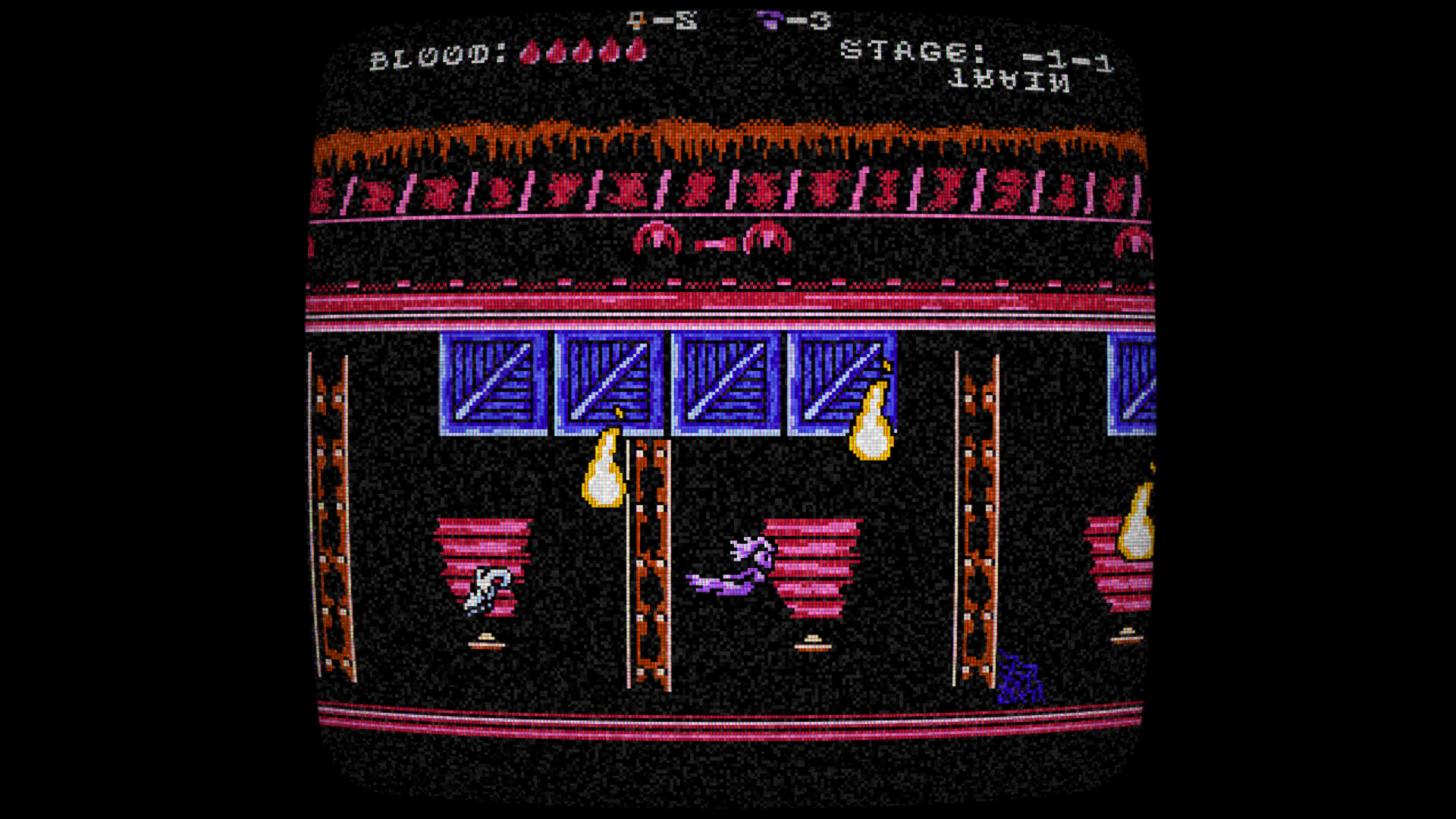This screenshot has height=819, width=1456.
Task: Click the orange dagger counter icon
Action: (x=637, y=20)
